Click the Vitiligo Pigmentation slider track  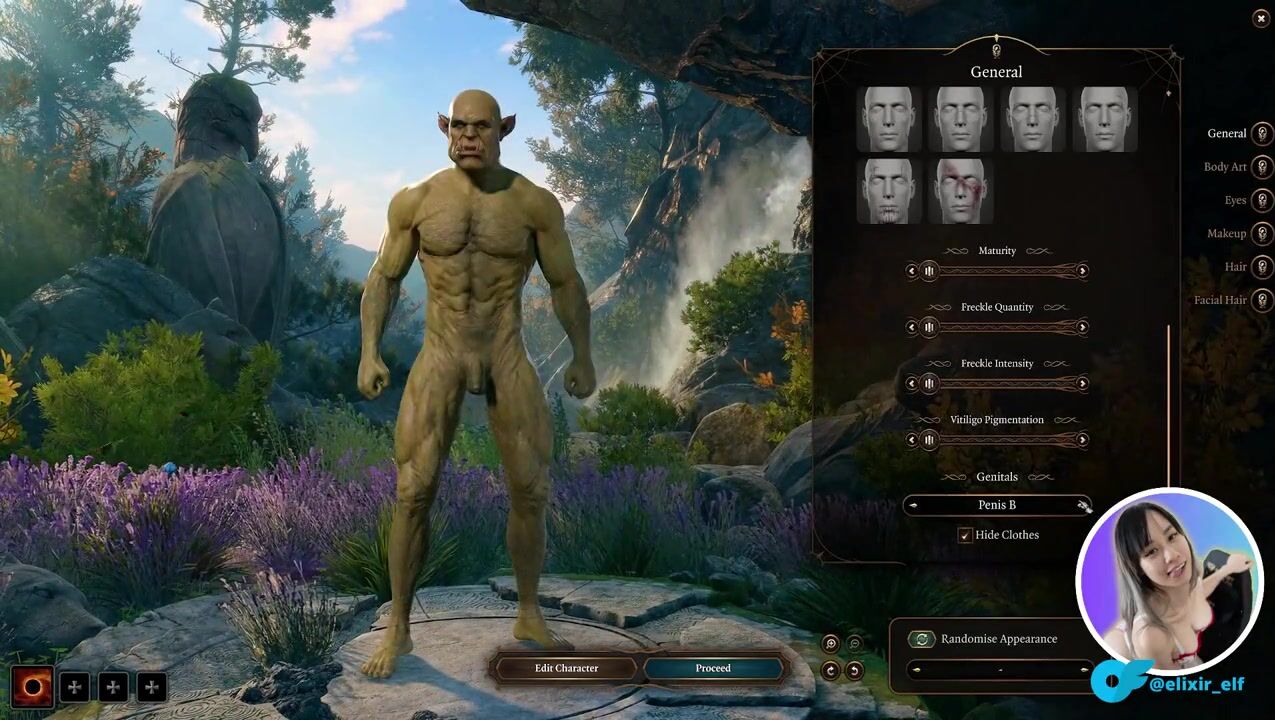[x=1005, y=440]
